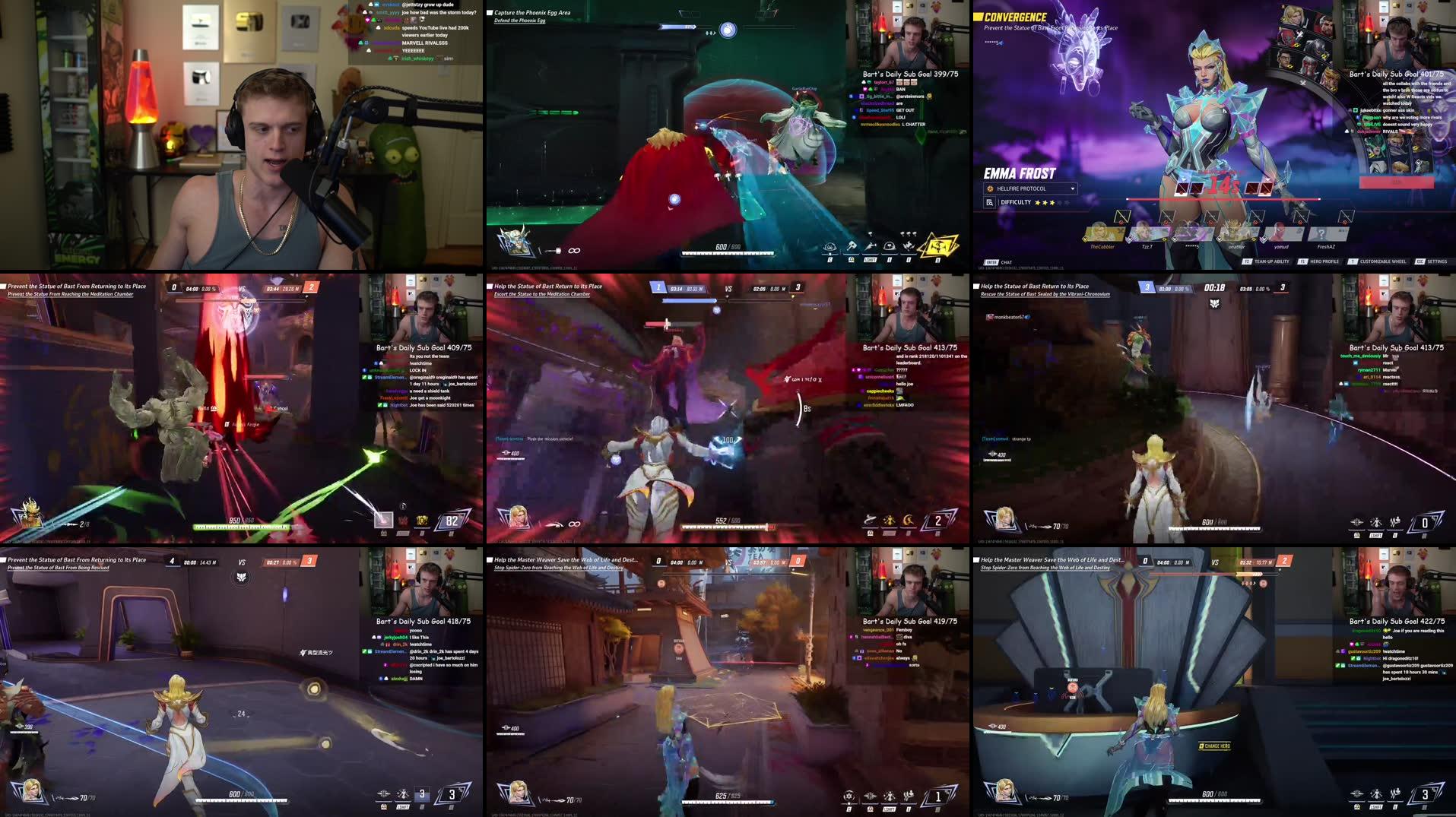This screenshot has width=1456, height=817.
Task: Click the ultimate ability icon in the ability bar
Action: (x=940, y=246)
